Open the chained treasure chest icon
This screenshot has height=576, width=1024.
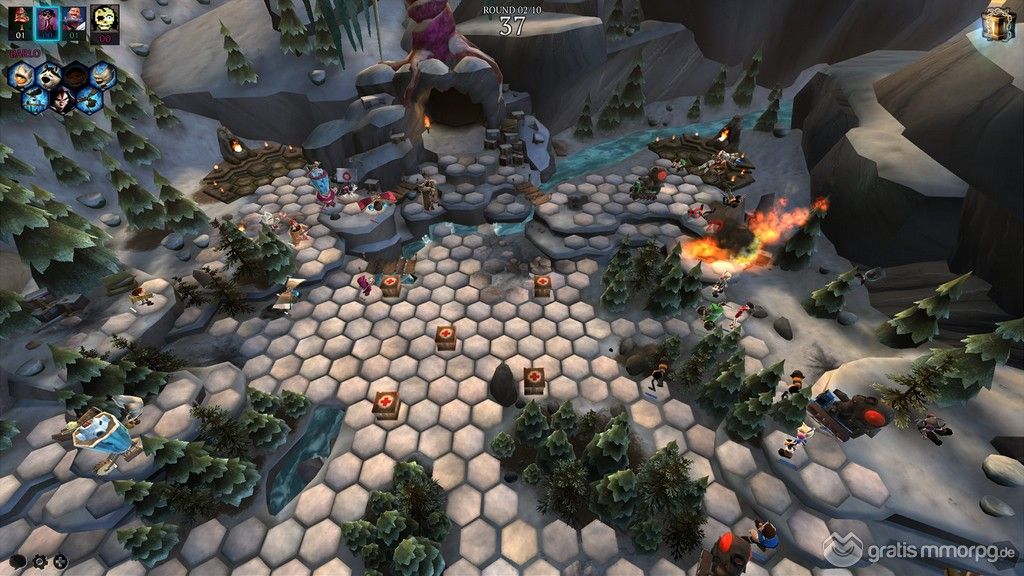[x=996, y=24]
